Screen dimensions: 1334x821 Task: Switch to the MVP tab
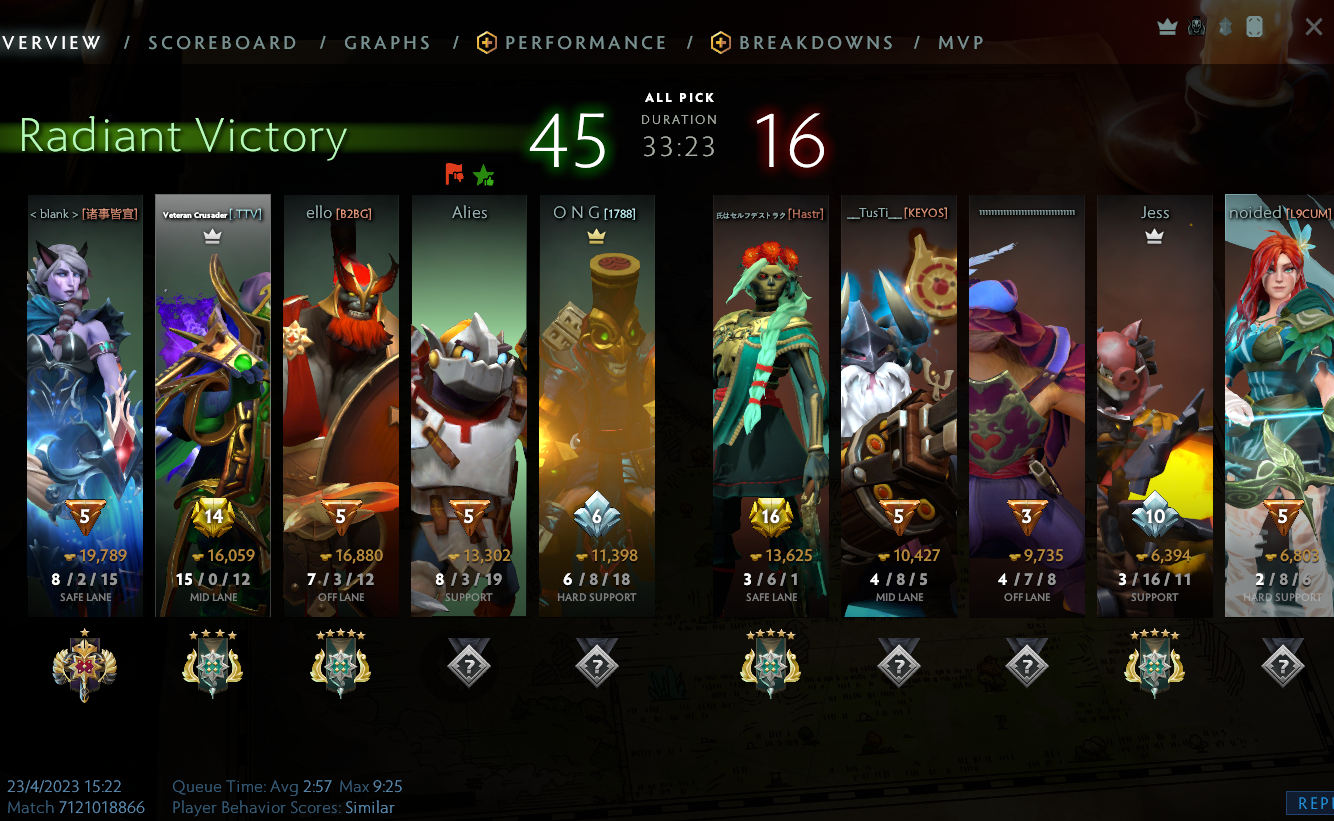(x=961, y=42)
